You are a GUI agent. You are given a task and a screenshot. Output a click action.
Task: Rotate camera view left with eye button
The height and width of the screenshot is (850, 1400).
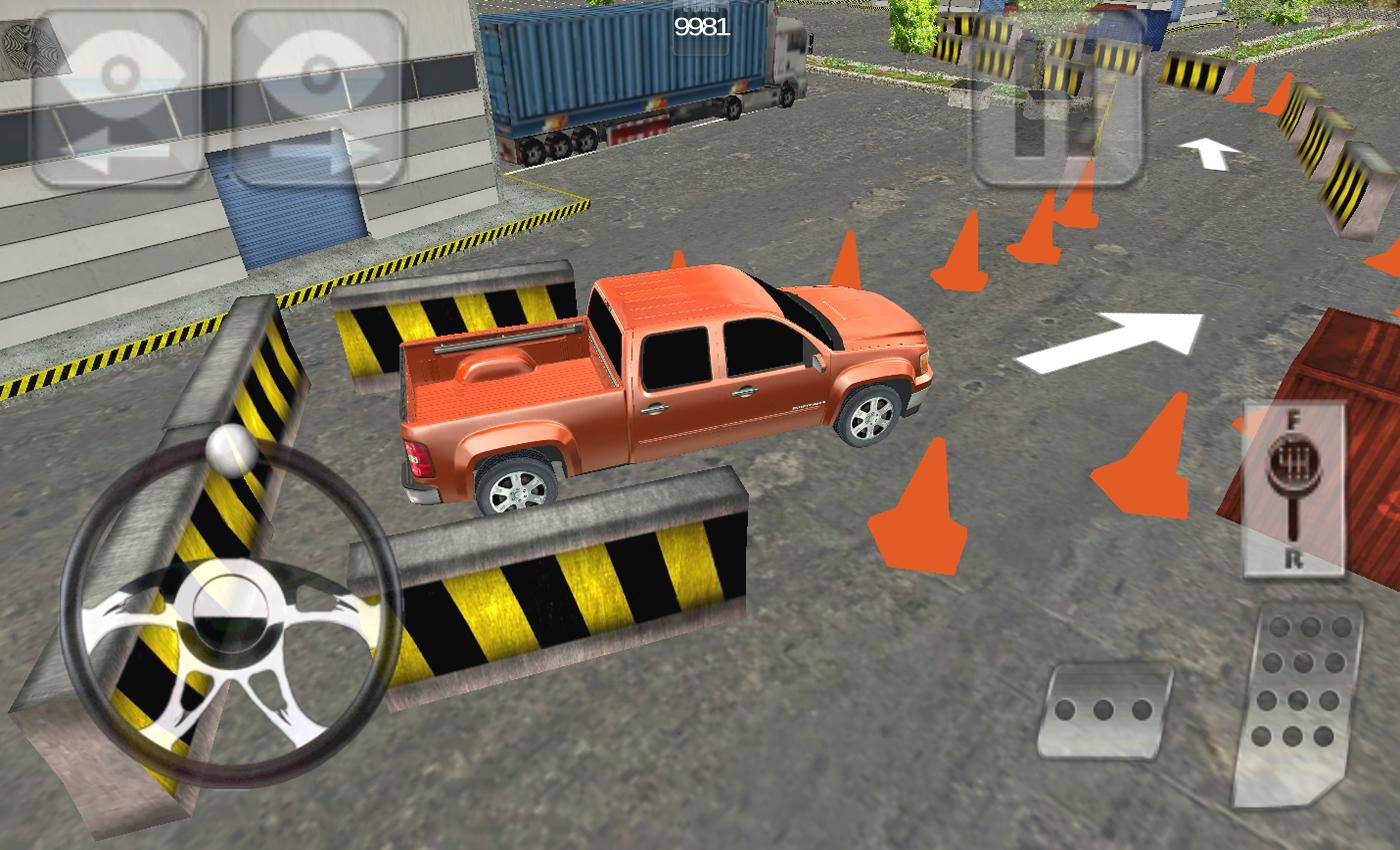pos(120,98)
